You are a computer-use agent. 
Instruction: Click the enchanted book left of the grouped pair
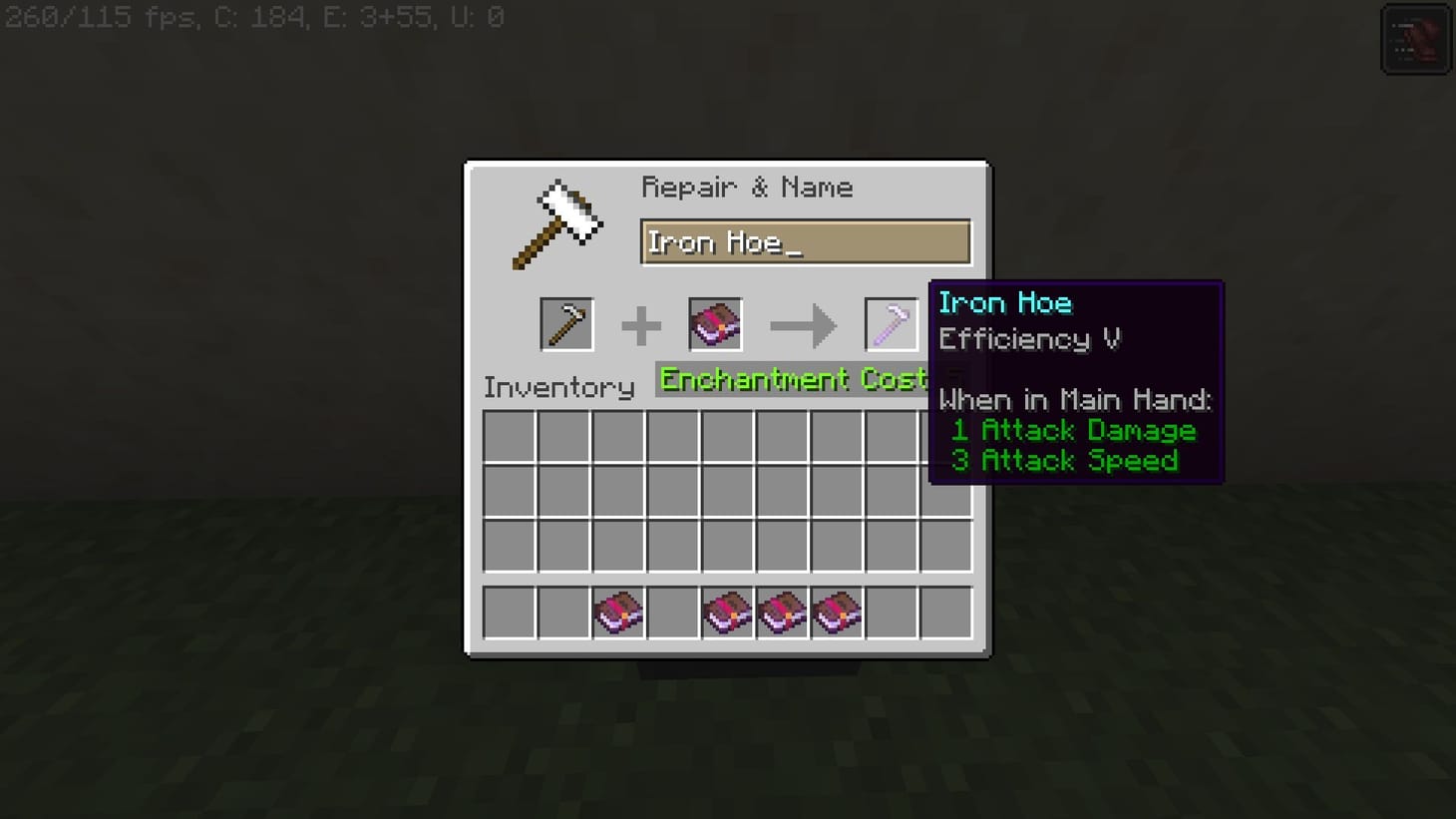point(727,613)
